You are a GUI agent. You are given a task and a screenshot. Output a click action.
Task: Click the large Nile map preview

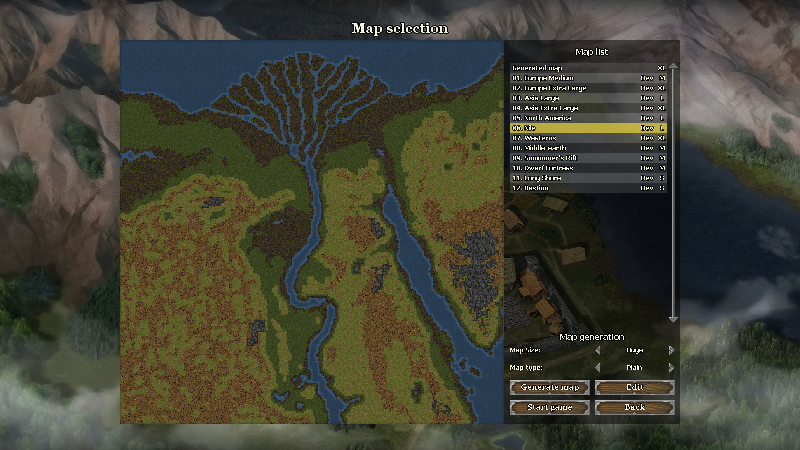[311, 232]
